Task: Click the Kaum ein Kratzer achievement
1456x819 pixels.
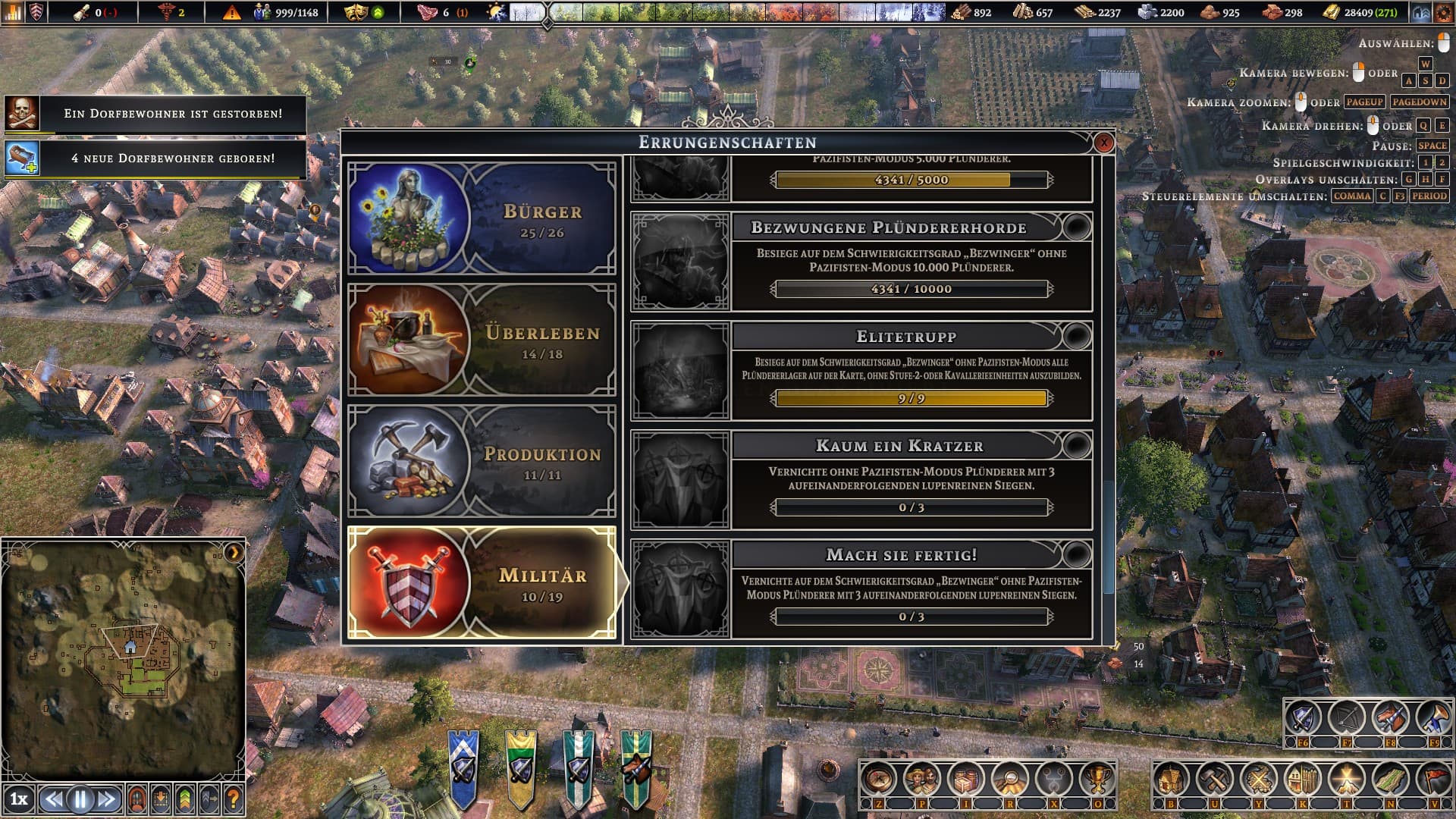Action: click(861, 480)
